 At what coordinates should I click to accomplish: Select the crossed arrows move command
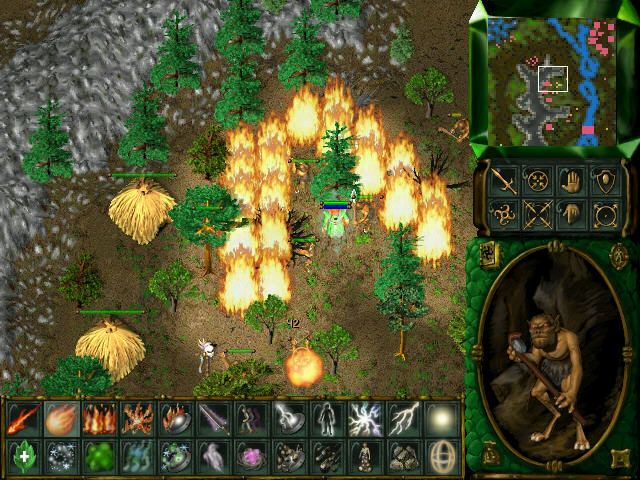537,213
